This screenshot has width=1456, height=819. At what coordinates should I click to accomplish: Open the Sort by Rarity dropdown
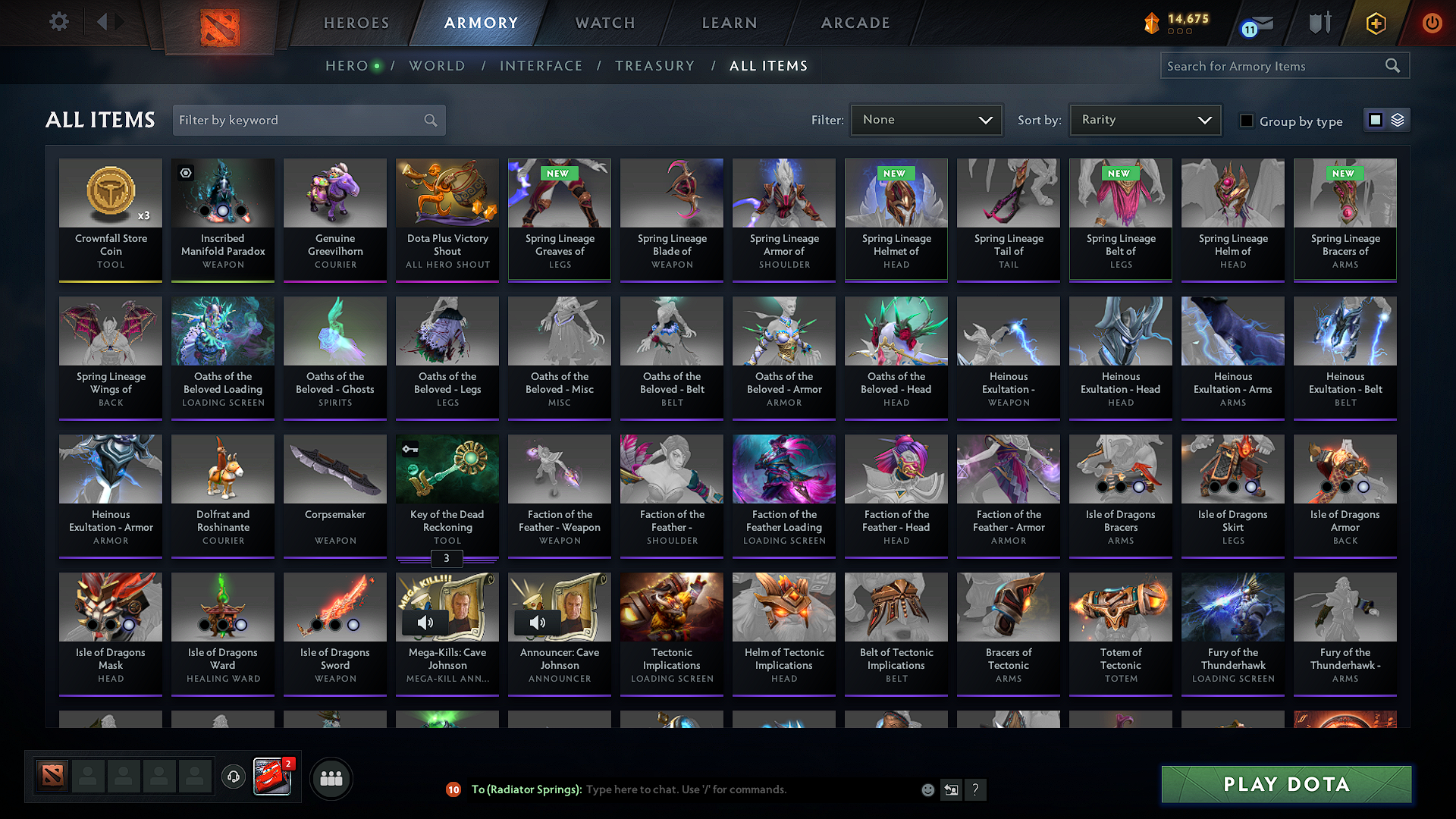click(x=1144, y=120)
